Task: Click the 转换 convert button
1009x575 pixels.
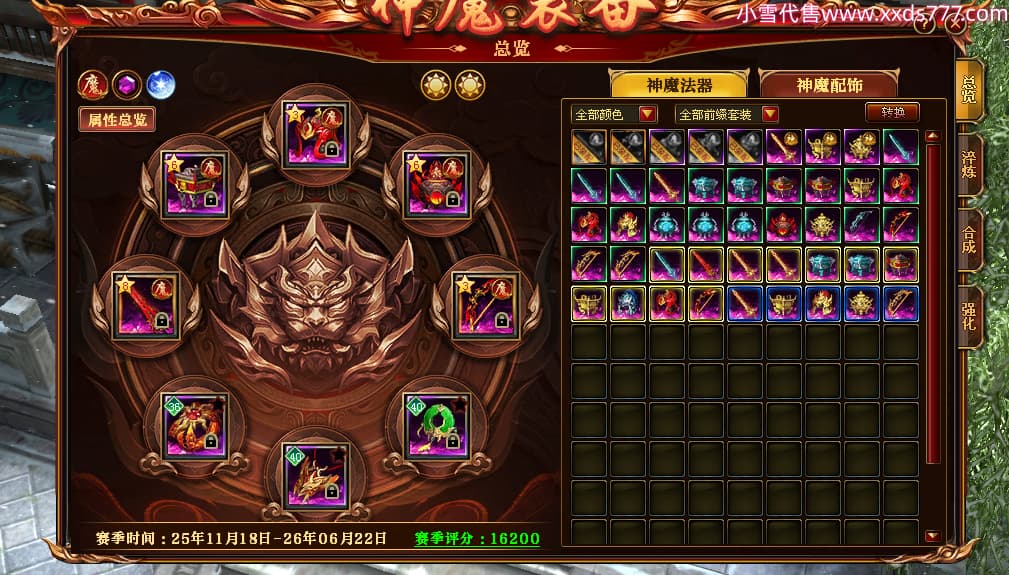Action: tap(891, 113)
